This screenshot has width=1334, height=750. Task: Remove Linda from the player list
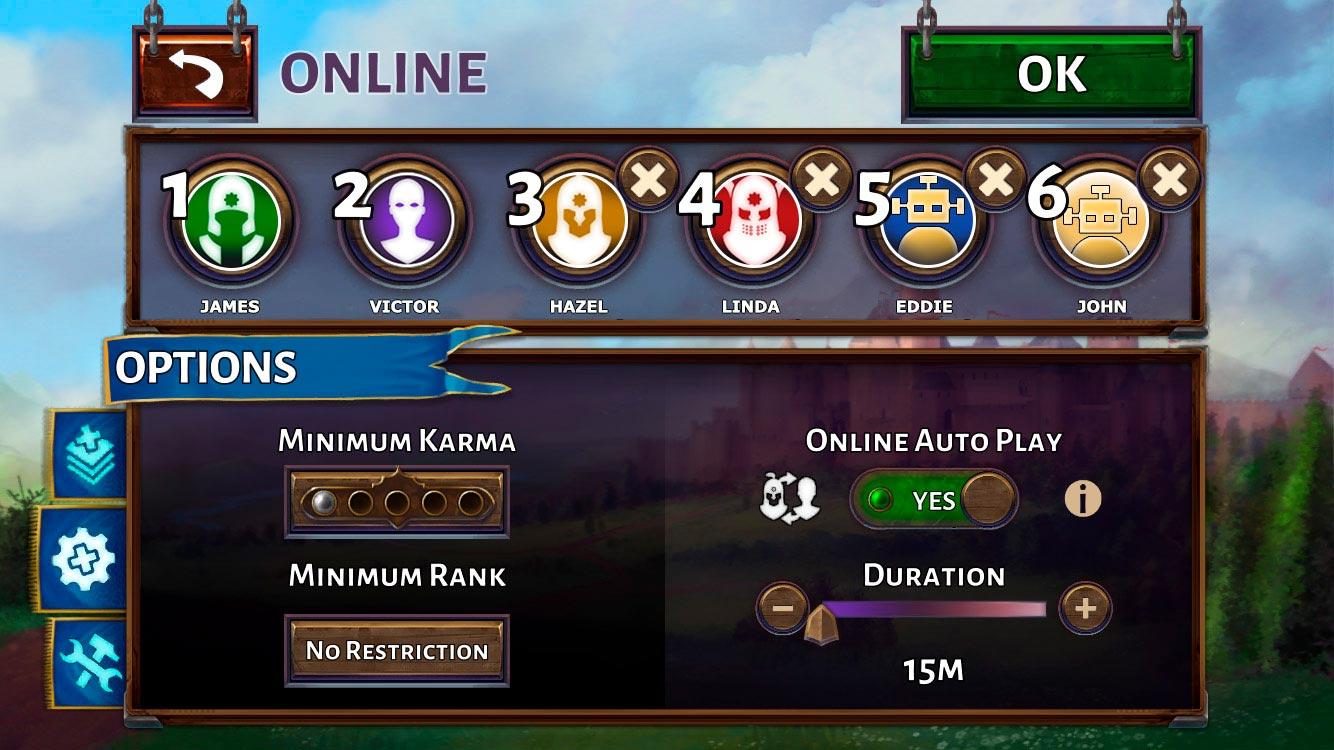(822, 180)
